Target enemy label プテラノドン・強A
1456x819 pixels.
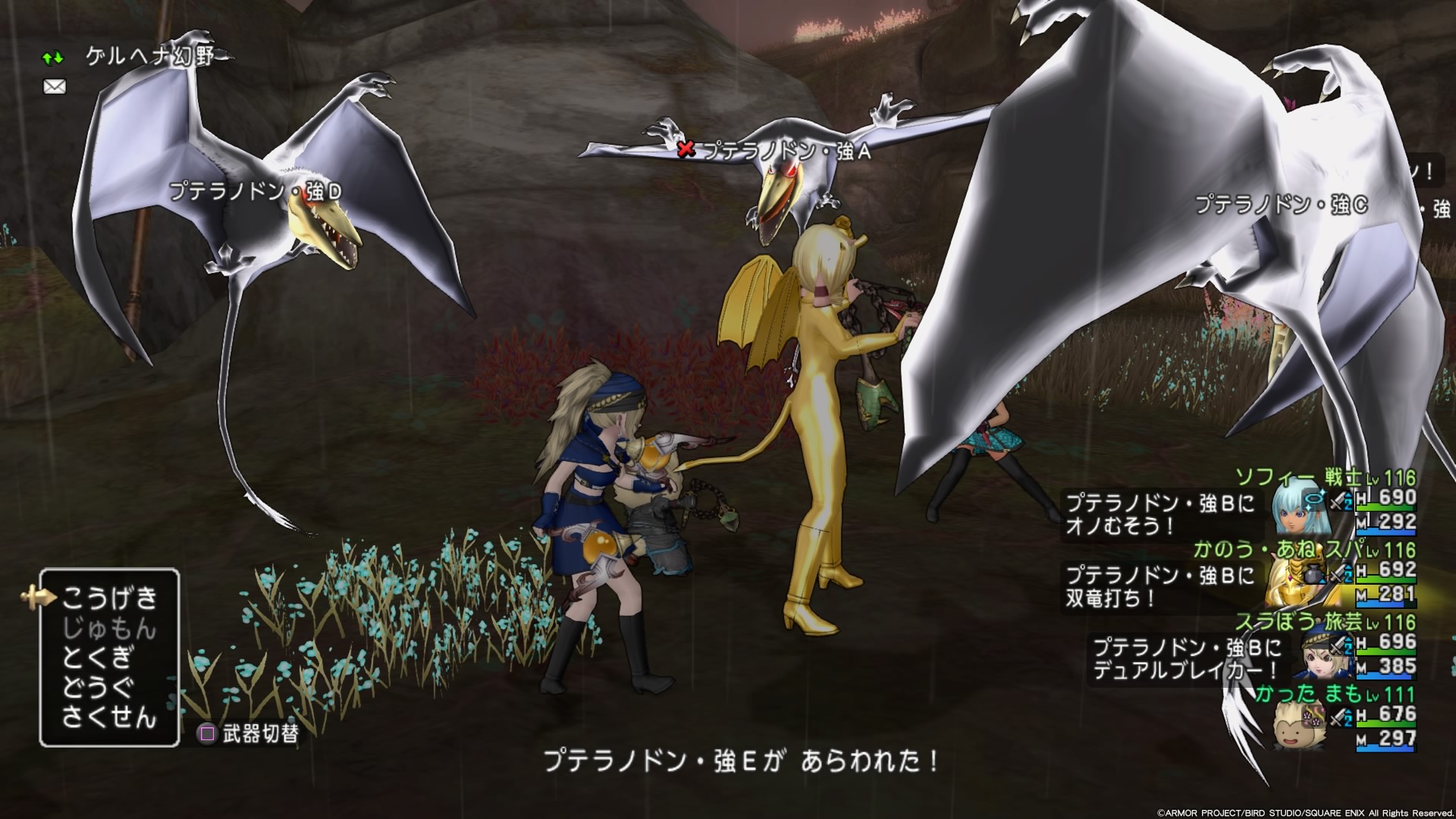pos(786,152)
